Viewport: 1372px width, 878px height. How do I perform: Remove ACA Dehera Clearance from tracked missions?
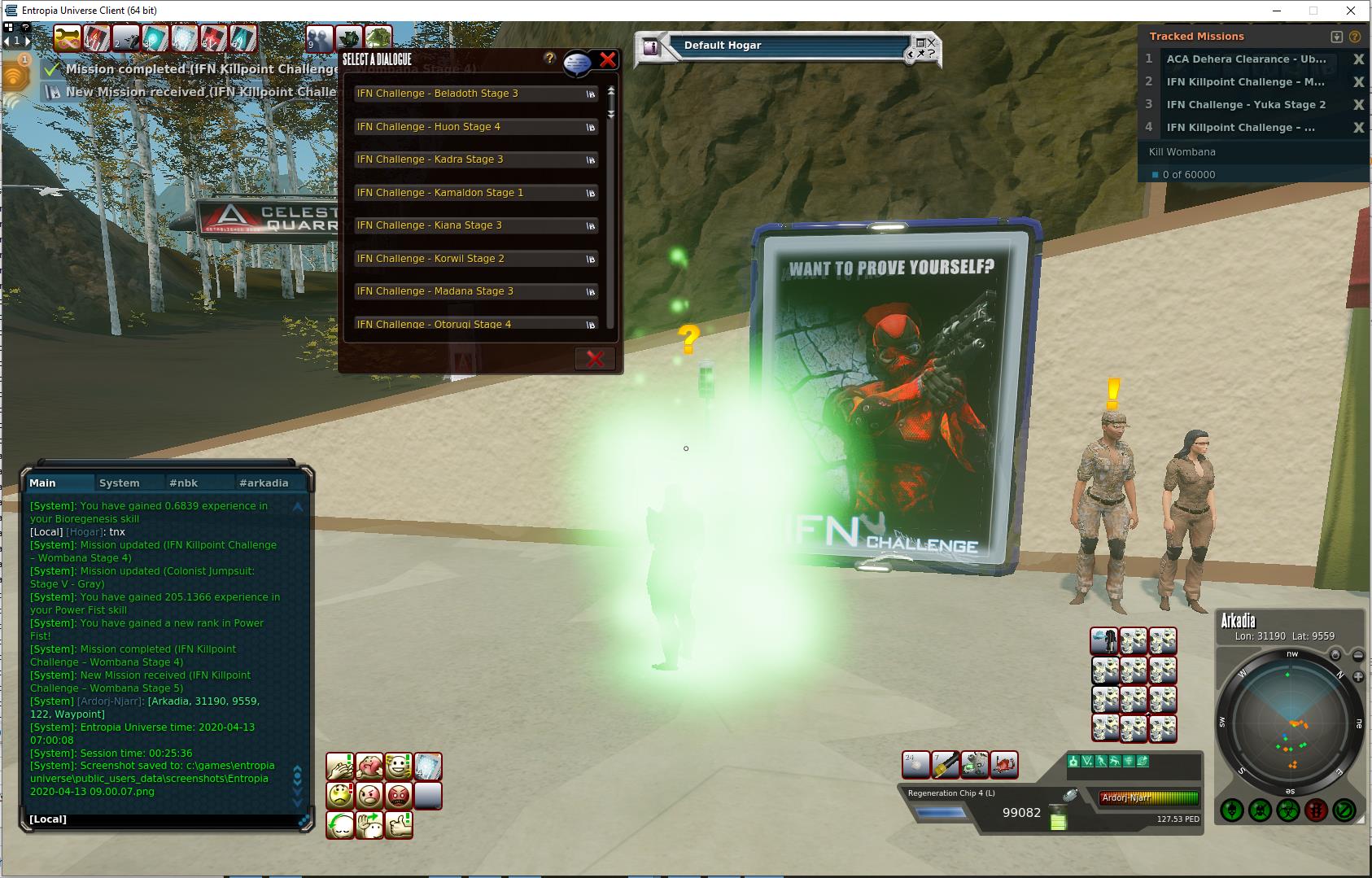tap(1358, 59)
